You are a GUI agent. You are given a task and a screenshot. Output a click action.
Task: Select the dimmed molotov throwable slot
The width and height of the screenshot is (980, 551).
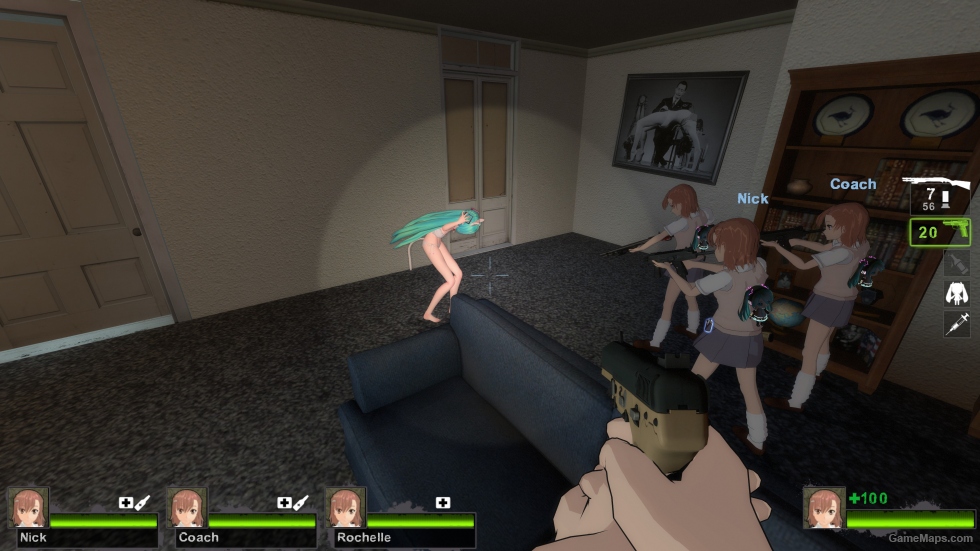(x=956, y=263)
